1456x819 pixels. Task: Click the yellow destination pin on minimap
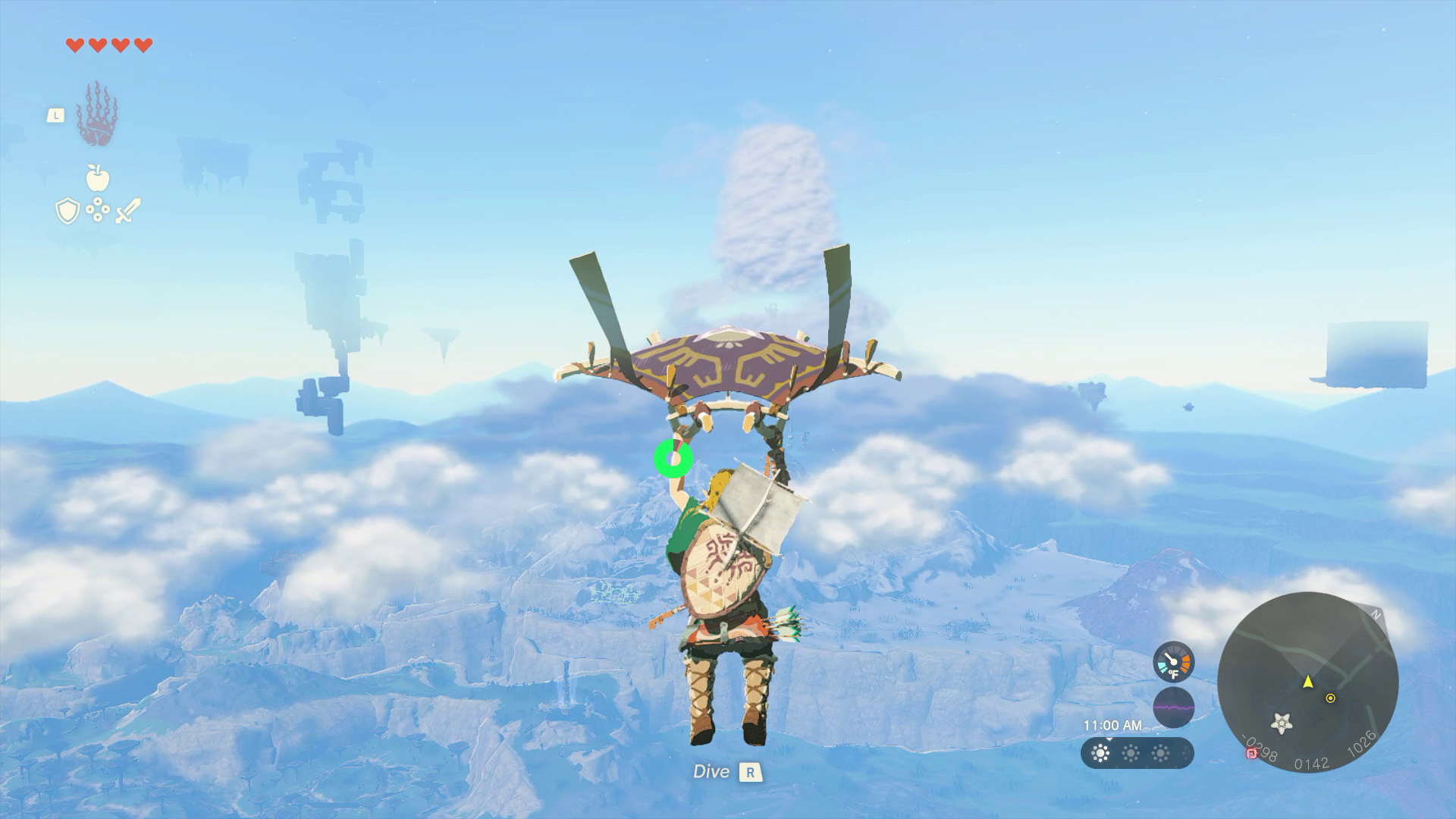point(1331,699)
